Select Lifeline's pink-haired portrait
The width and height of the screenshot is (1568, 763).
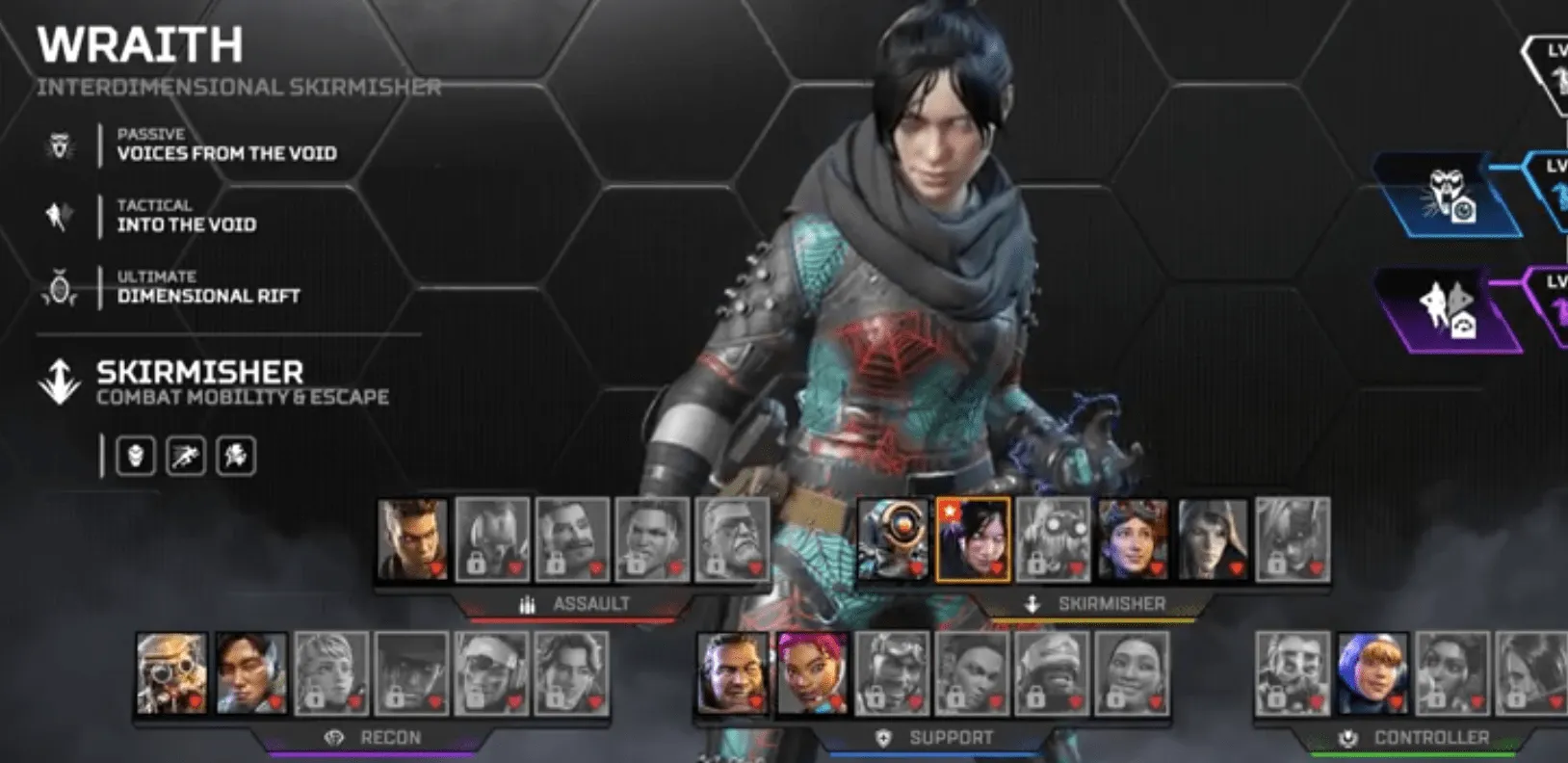point(813,673)
